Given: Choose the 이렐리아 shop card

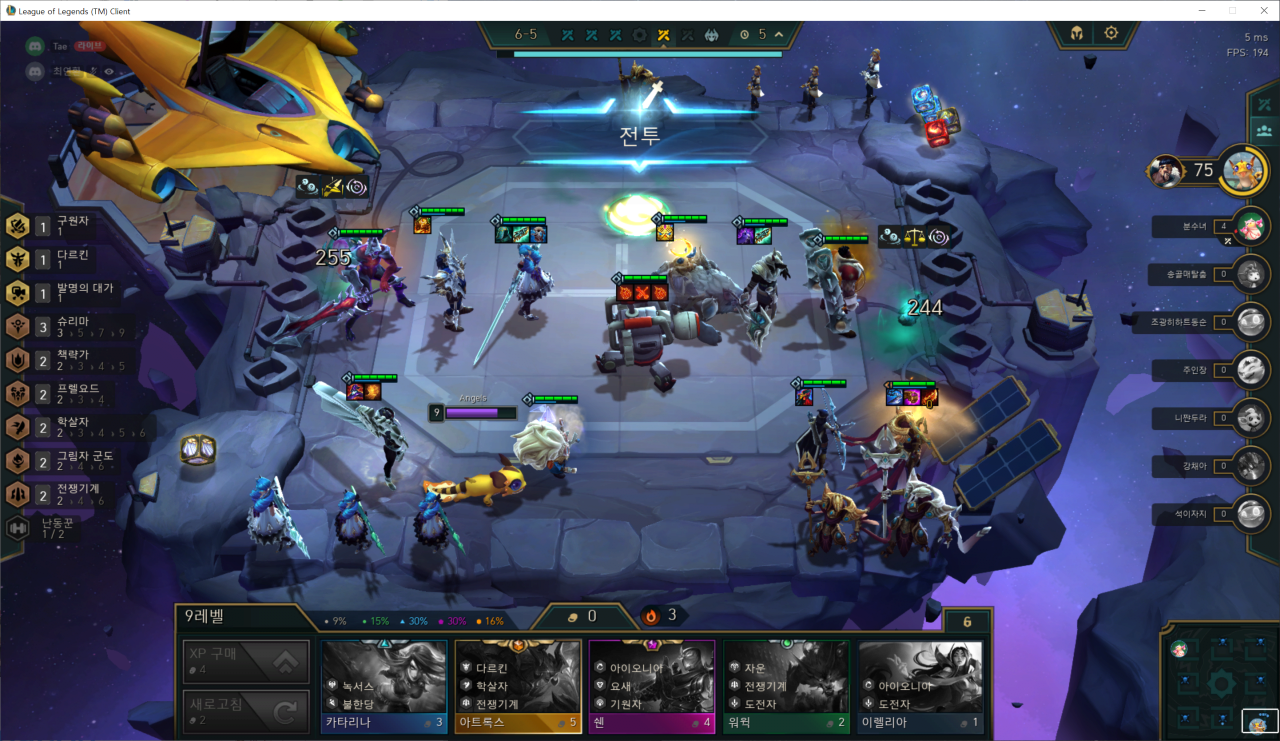Looking at the screenshot, I should coord(920,688).
